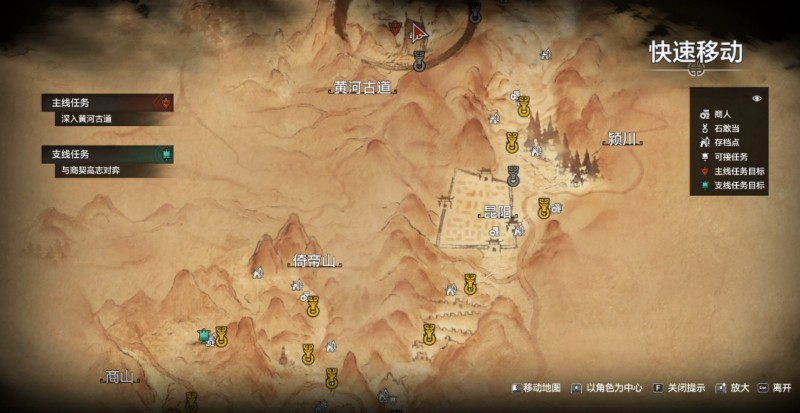Click the 以角色为中心 center-on-character option
The height and width of the screenshot is (413, 800).
(x=609, y=388)
